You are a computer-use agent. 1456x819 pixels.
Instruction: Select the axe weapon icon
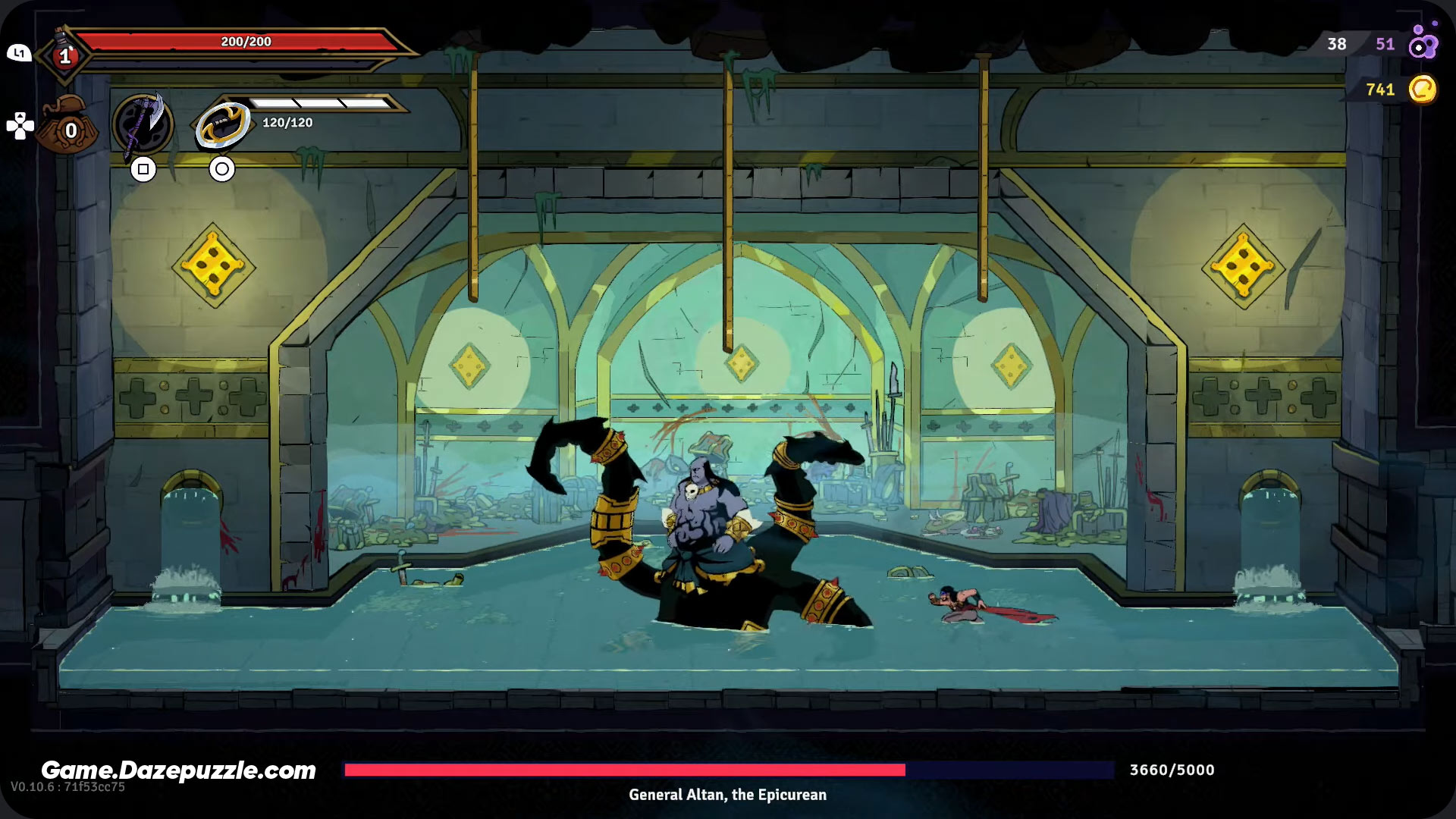pos(143,124)
